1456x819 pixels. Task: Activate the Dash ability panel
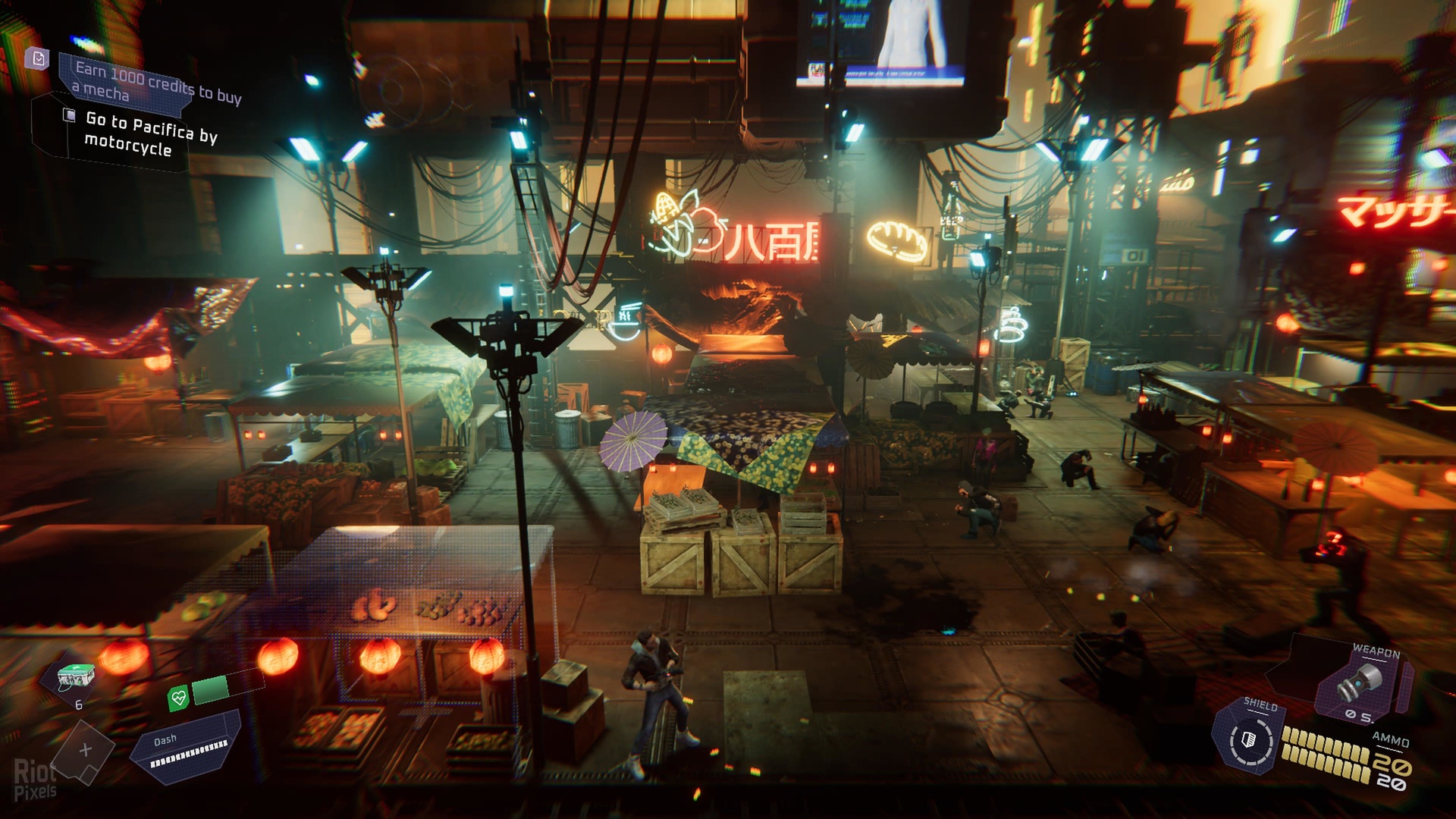click(x=187, y=747)
